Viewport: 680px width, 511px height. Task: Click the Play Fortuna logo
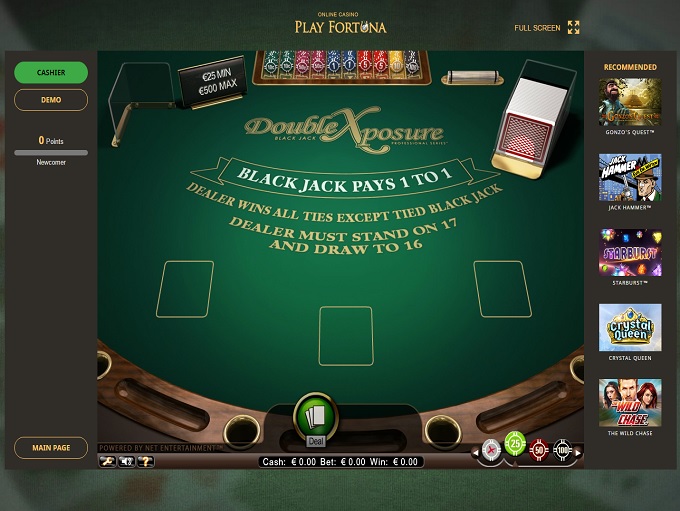click(340, 25)
